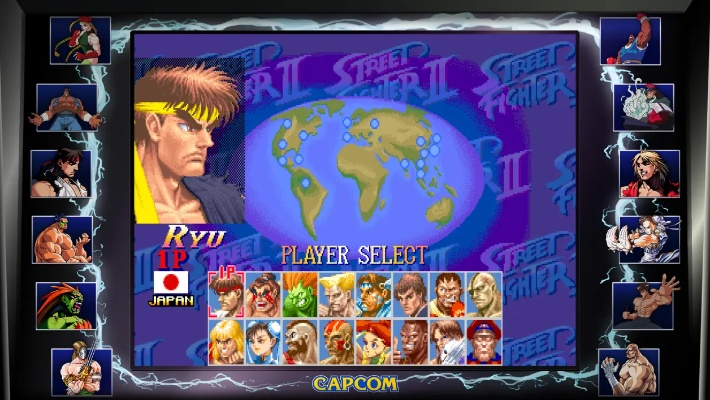
Task: Pick Fei Long's portrait
Action: pos(410,294)
